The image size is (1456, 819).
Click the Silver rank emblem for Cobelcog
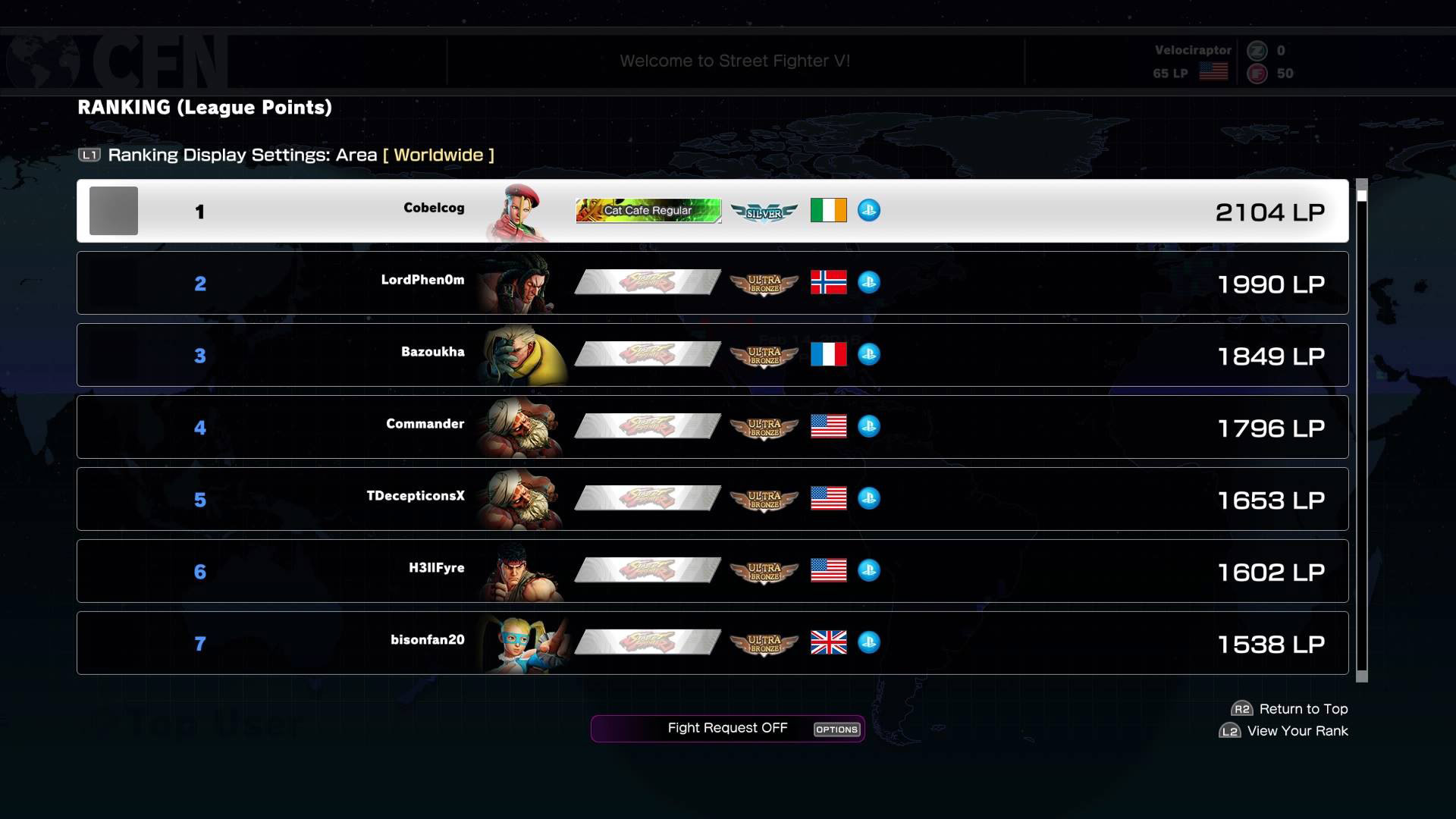pos(764,211)
